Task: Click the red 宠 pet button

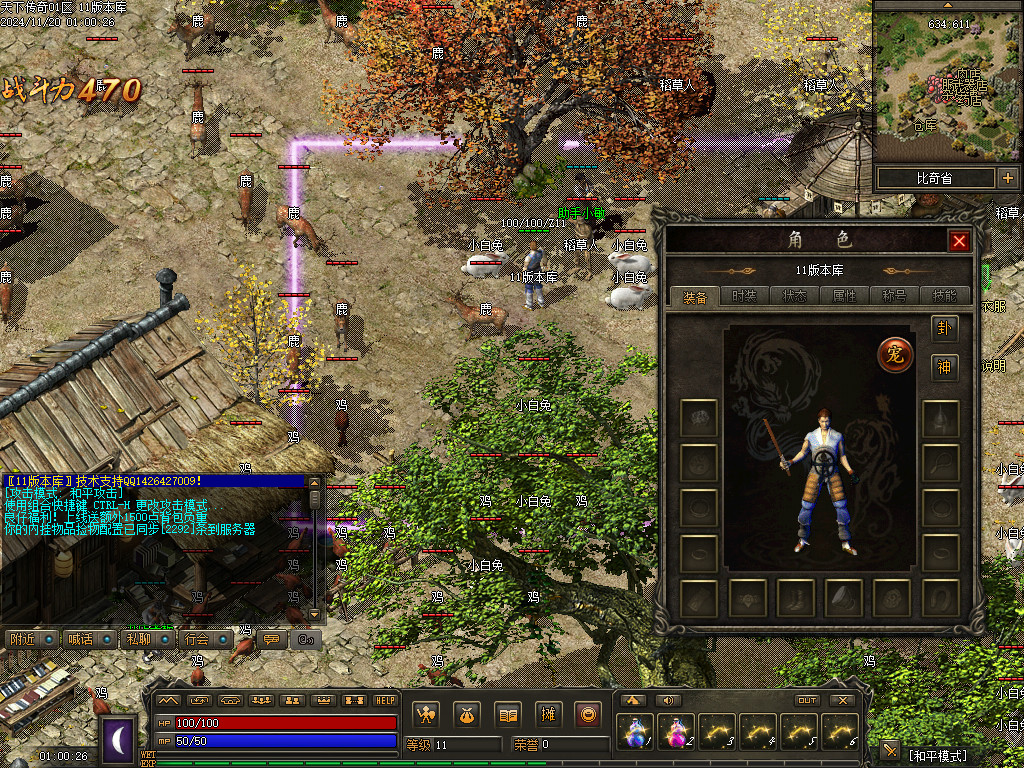Action: pos(895,355)
